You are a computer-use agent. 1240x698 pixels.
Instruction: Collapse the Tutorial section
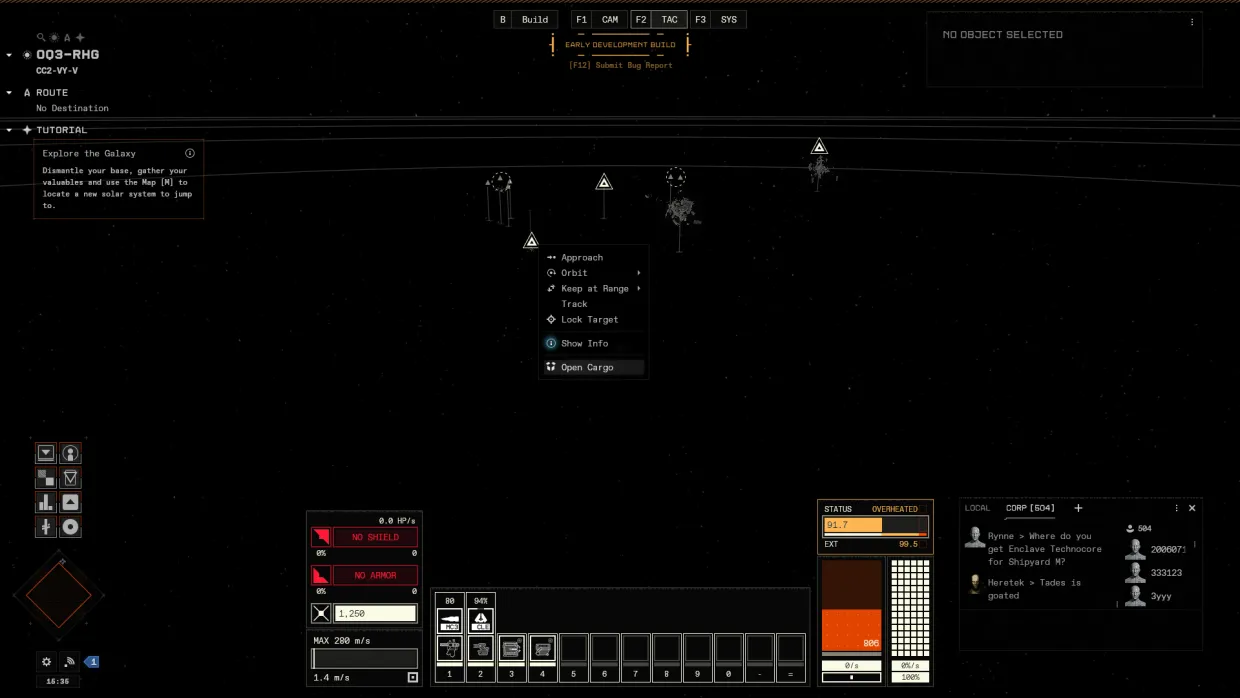tap(10, 130)
